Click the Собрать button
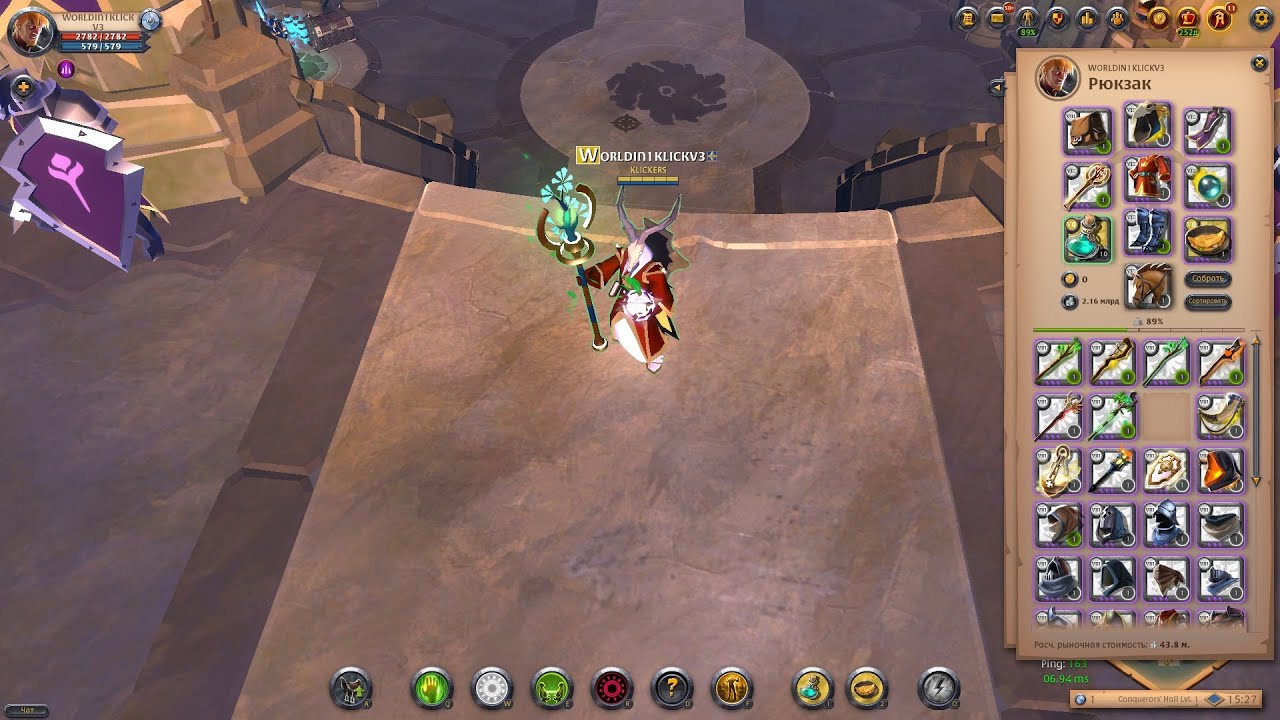Screen dimensions: 1280x720 (x=1208, y=279)
